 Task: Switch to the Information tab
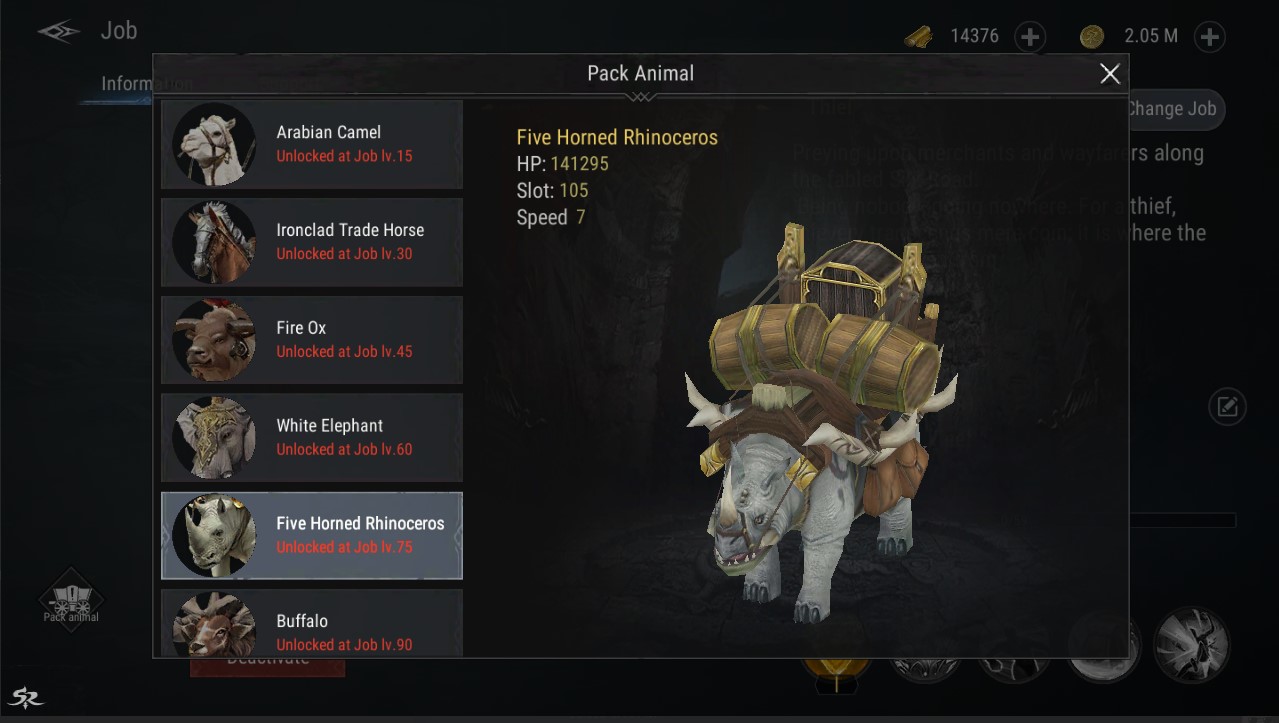click(130, 84)
